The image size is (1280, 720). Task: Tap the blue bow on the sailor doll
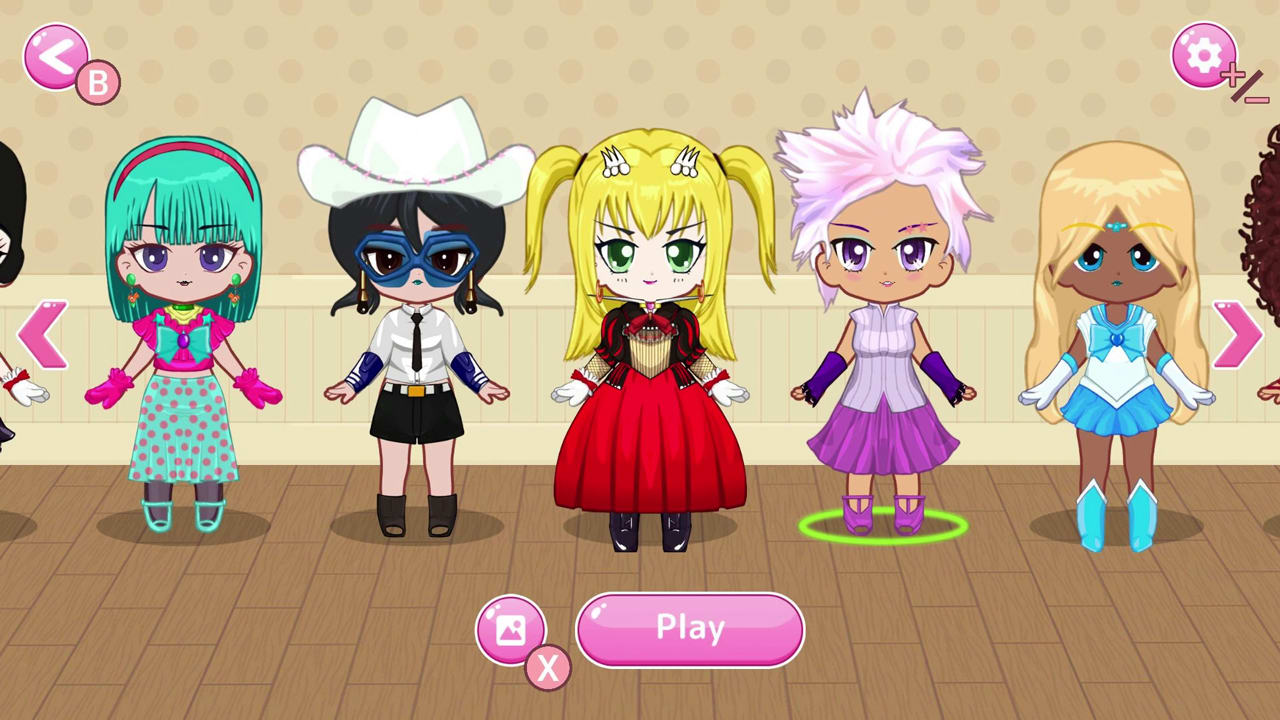pos(1118,340)
